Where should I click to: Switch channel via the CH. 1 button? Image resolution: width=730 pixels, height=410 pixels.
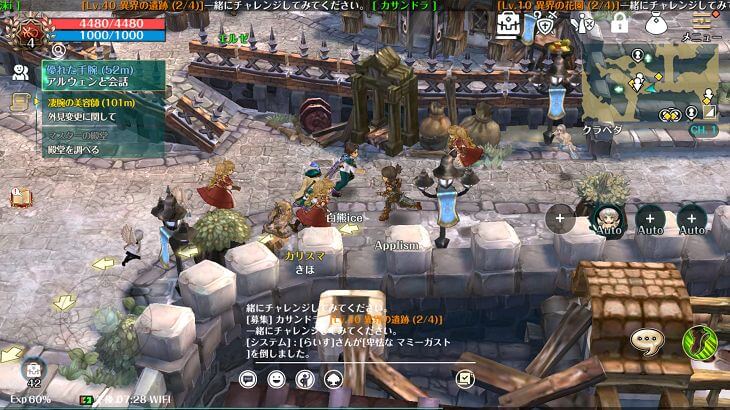point(703,130)
